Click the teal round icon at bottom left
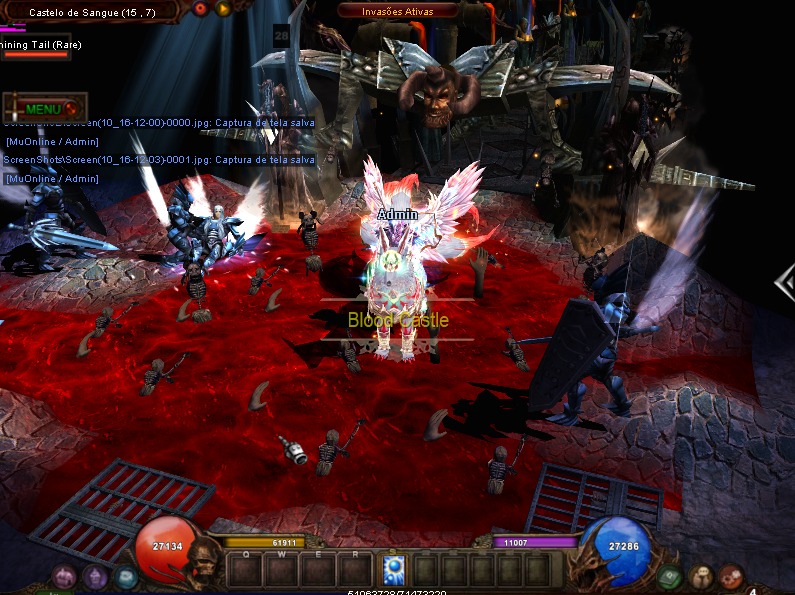This screenshot has height=595, width=795. pyautogui.click(x=126, y=577)
